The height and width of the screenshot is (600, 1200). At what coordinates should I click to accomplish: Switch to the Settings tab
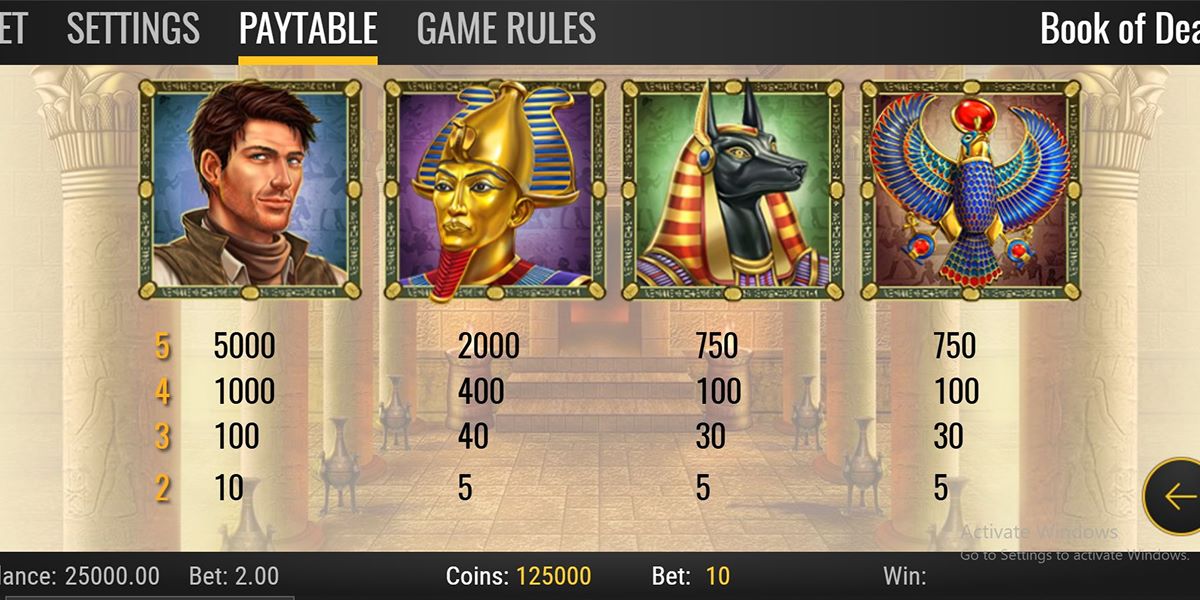click(133, 28)
